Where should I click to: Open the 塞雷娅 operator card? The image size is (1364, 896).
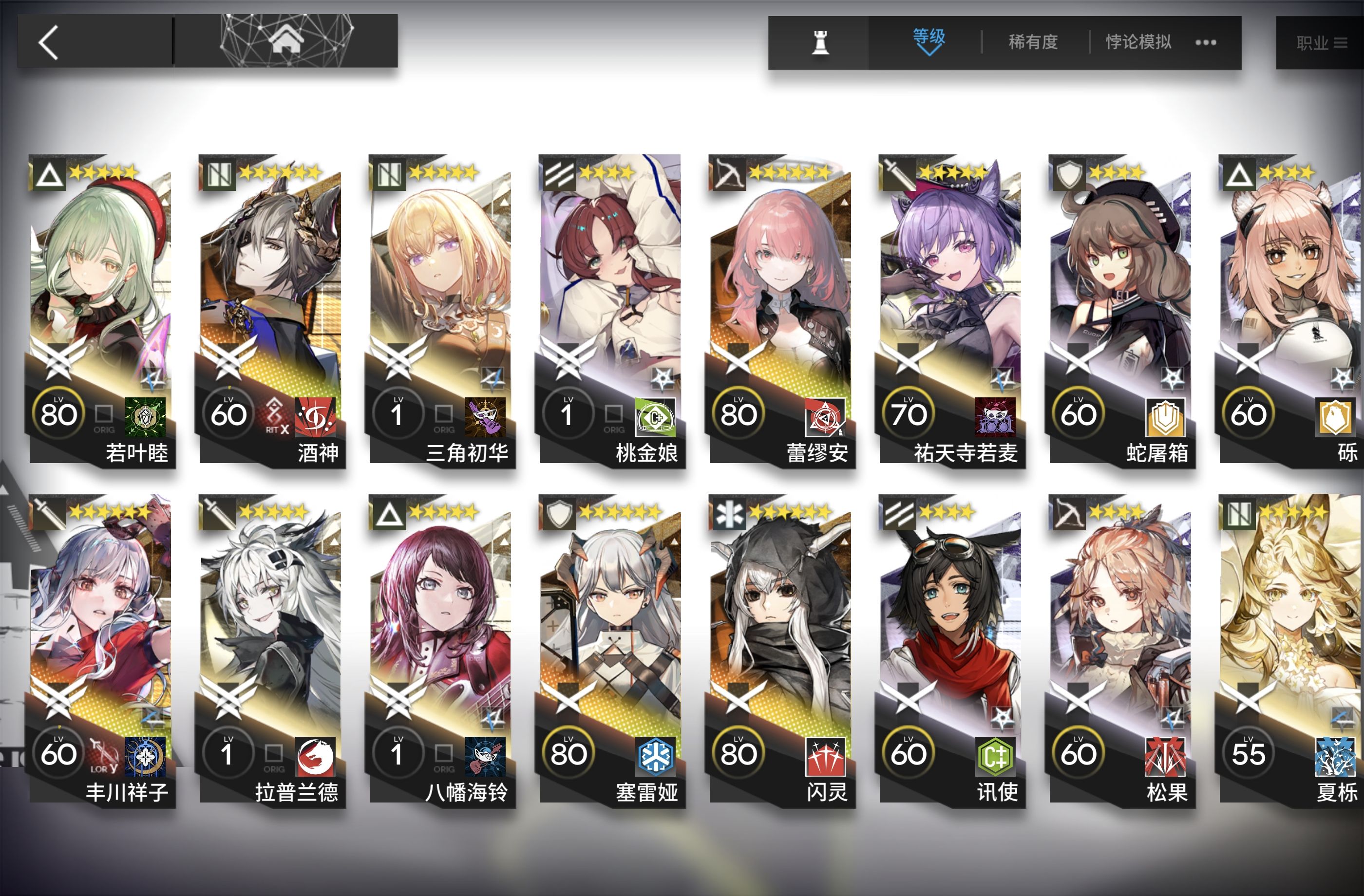pos(611,650)
